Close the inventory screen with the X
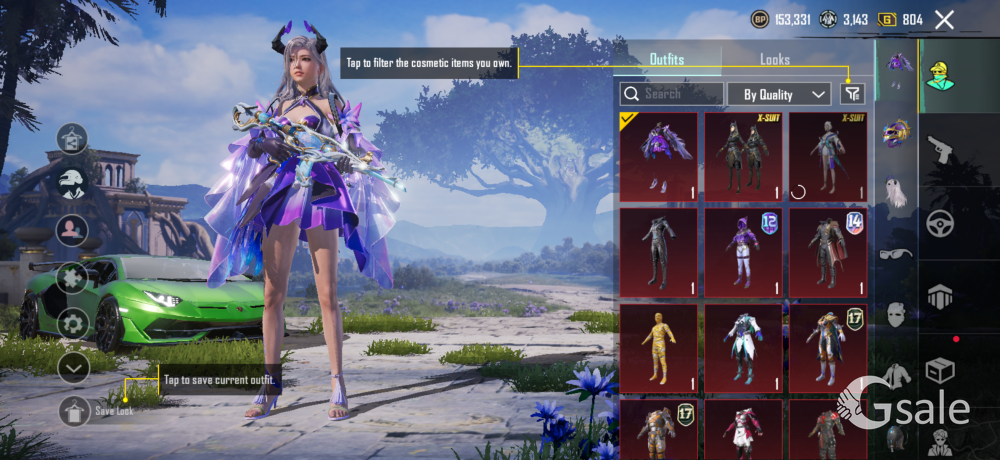Image resolution: width=1000 pixels, height=460 pixels. [943, 19]
